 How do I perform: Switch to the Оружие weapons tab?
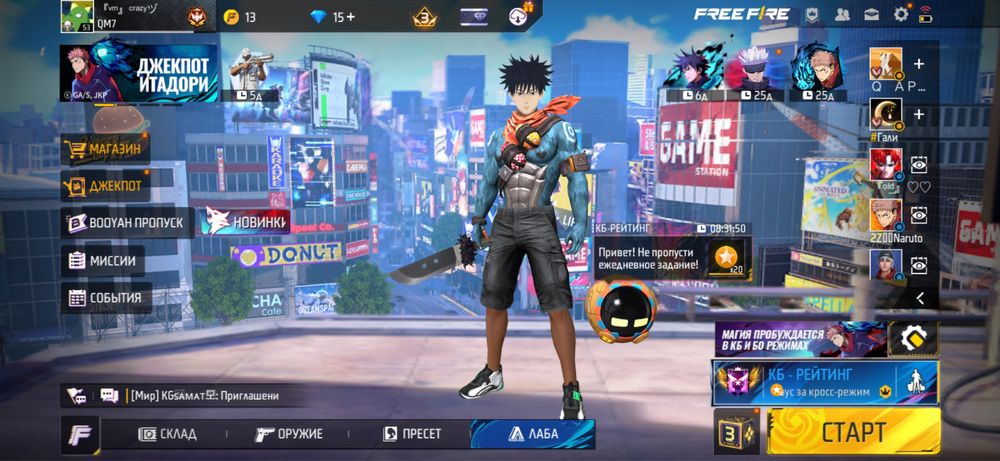[x=288, y=434]
